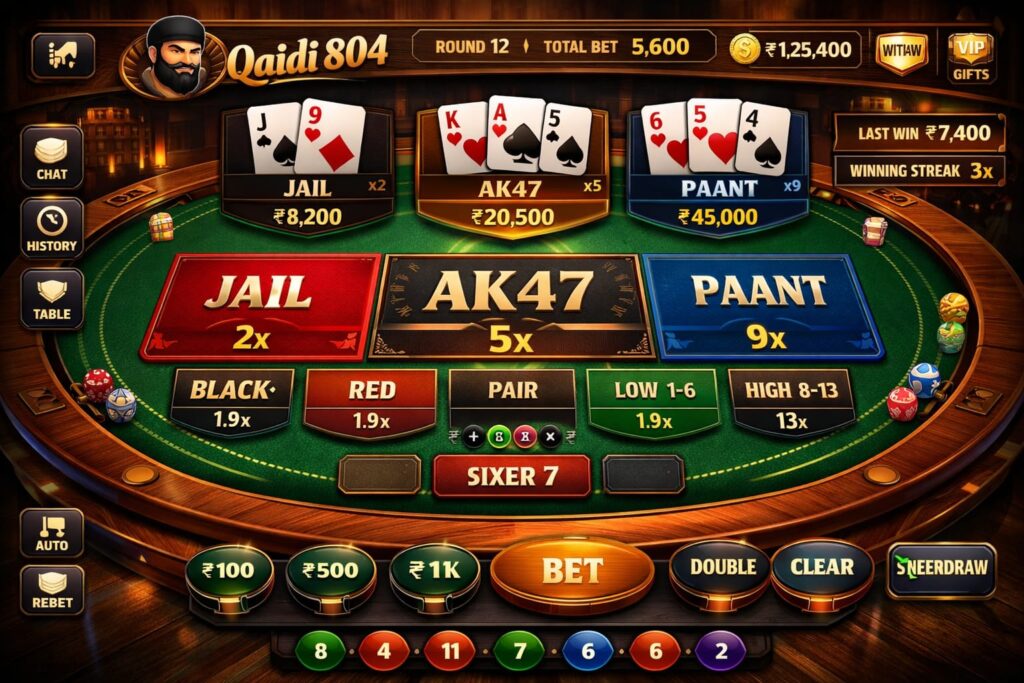Bet on RED 1.9x
The height and width of the screenshot is (683, 1024).
pyautogui.click(x=370, y=402)
